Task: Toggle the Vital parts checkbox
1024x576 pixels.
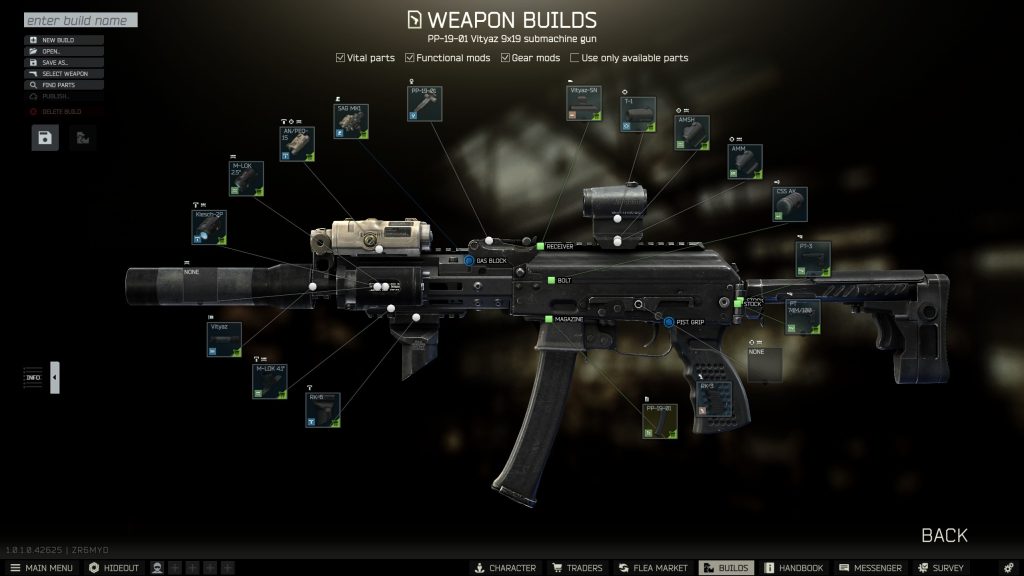Action: 341,58
